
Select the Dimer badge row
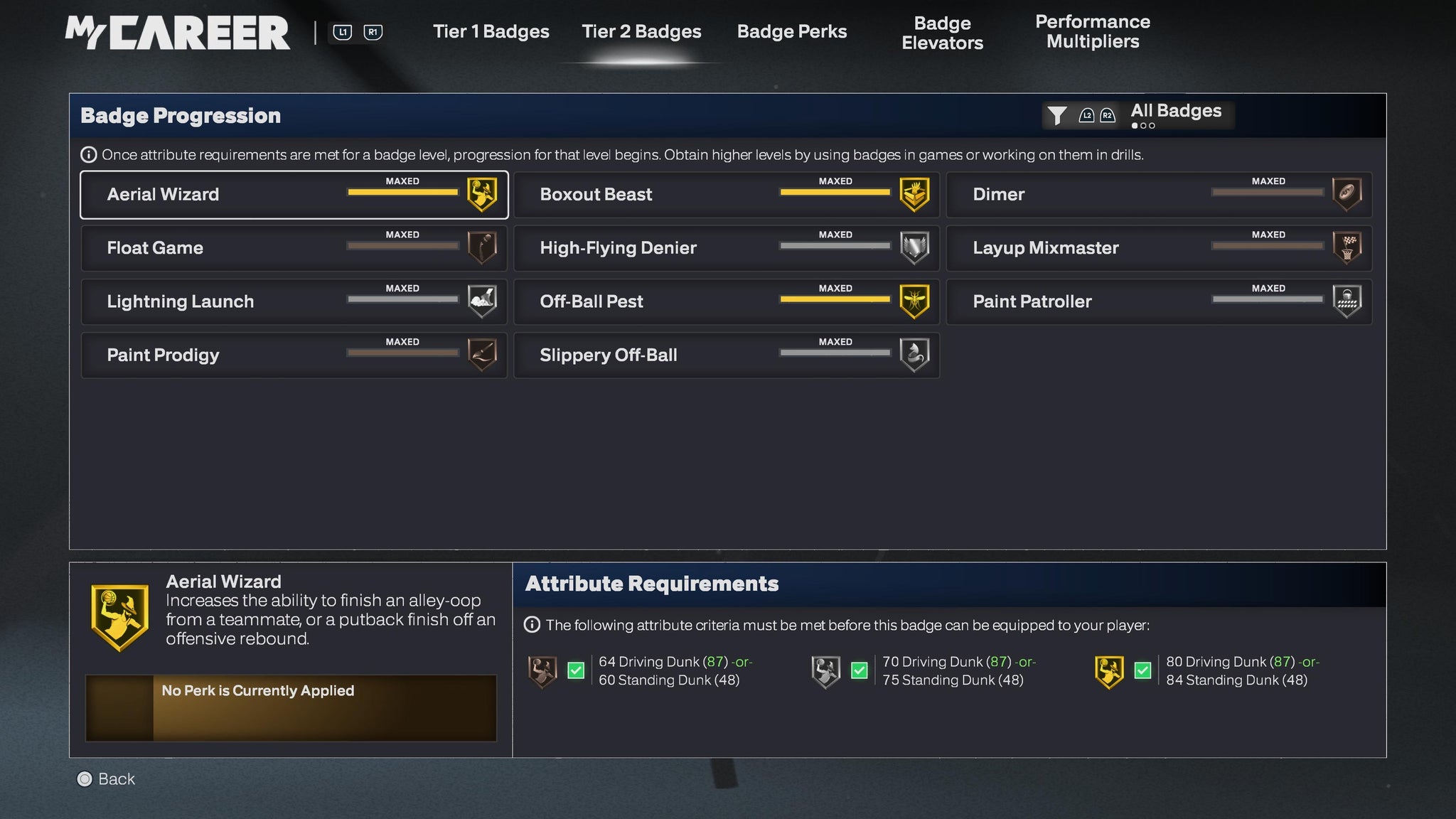pyautogui.click(x=1159, y=195)
